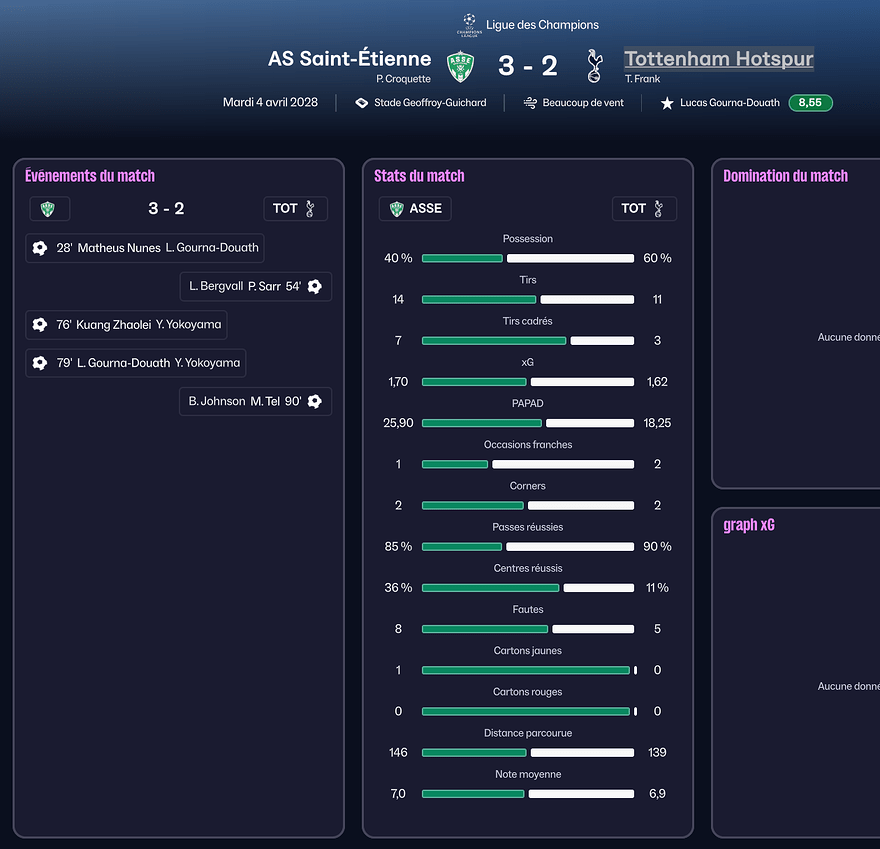View manager P. Croquette's profile
The height and width of the screenshot is (849, 880).
pyautogui.click(x=403, y=79)
